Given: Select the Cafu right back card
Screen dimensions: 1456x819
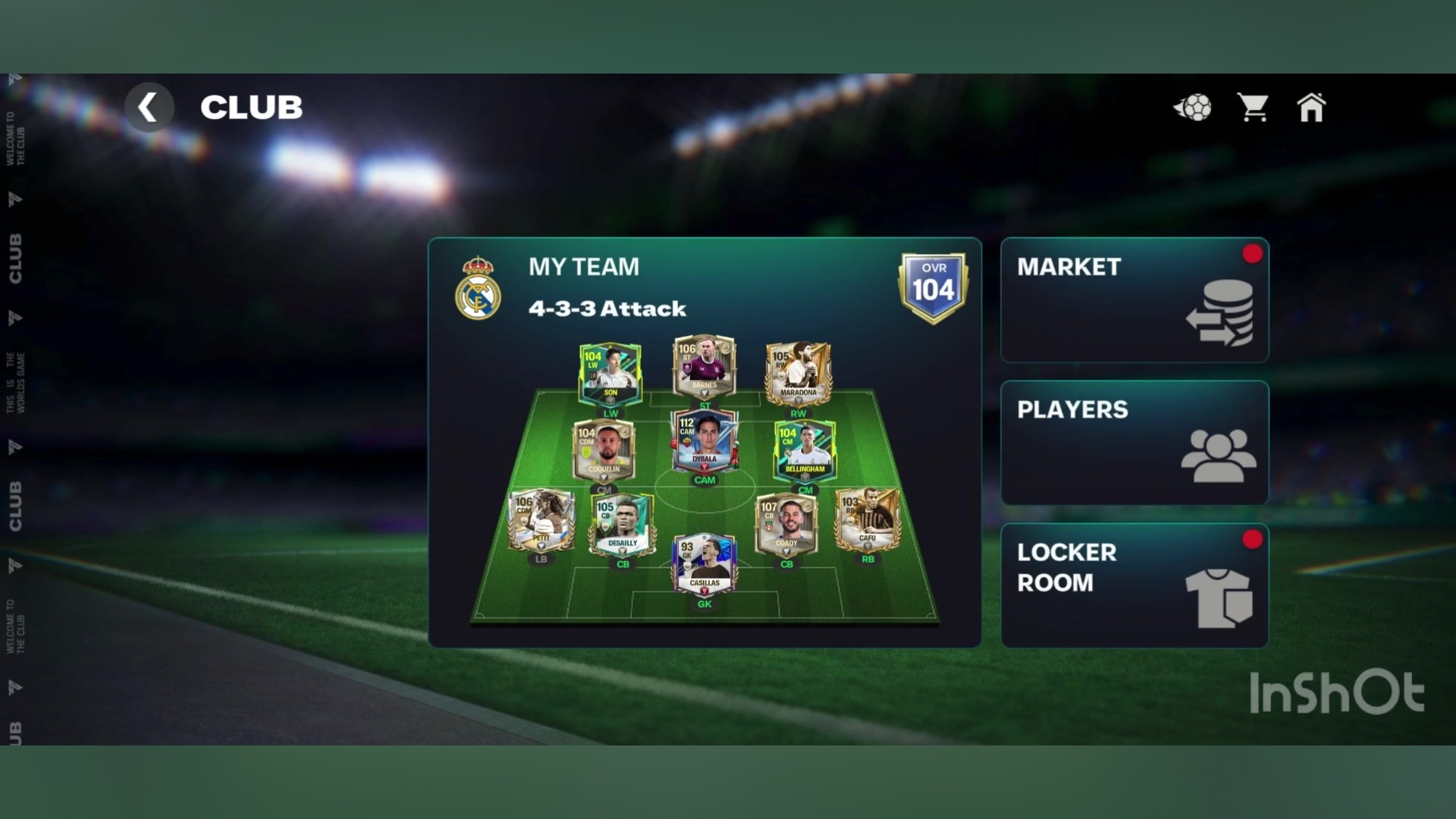Looking at the screenshot, I should point(868,519).
